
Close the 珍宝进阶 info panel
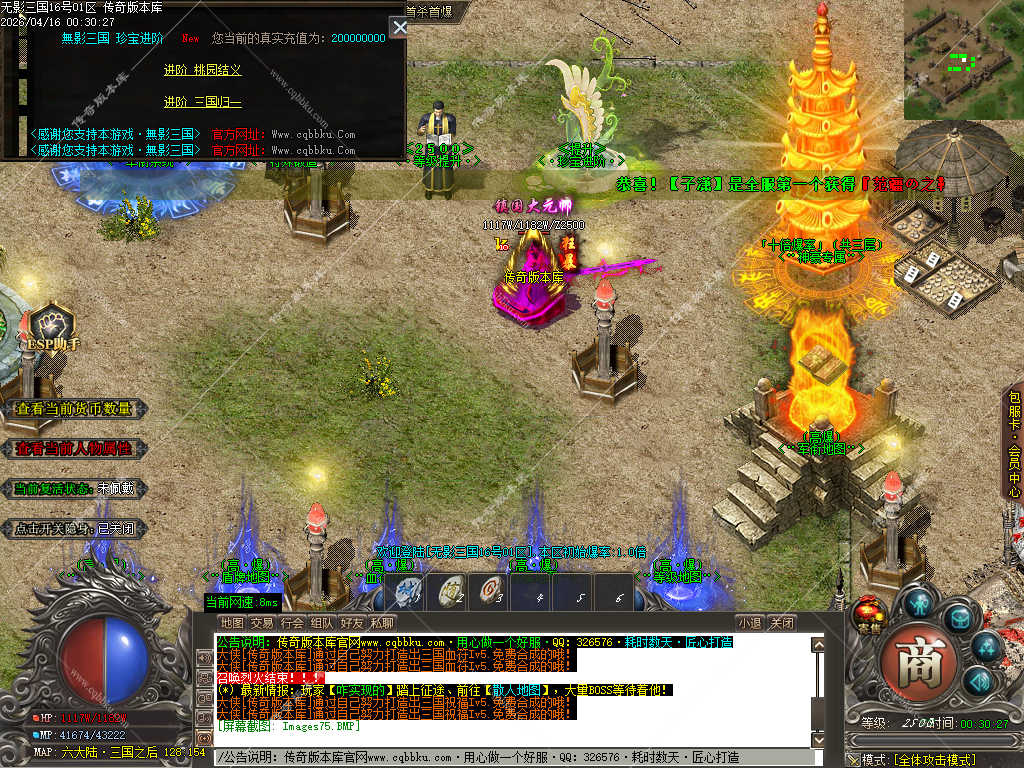tap(398, 27)
